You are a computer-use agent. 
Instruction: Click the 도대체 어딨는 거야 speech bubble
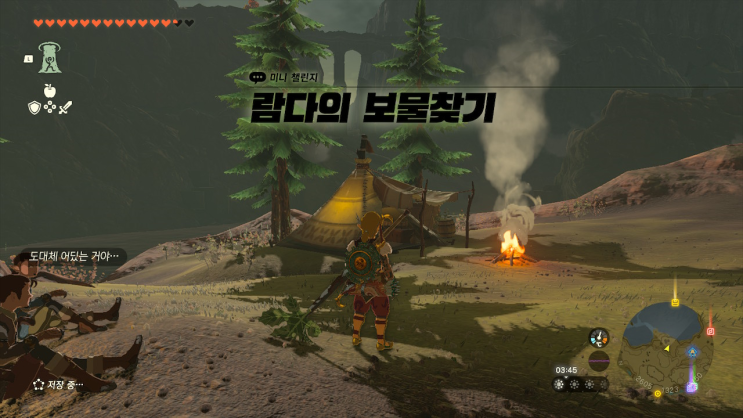point(68,256)
